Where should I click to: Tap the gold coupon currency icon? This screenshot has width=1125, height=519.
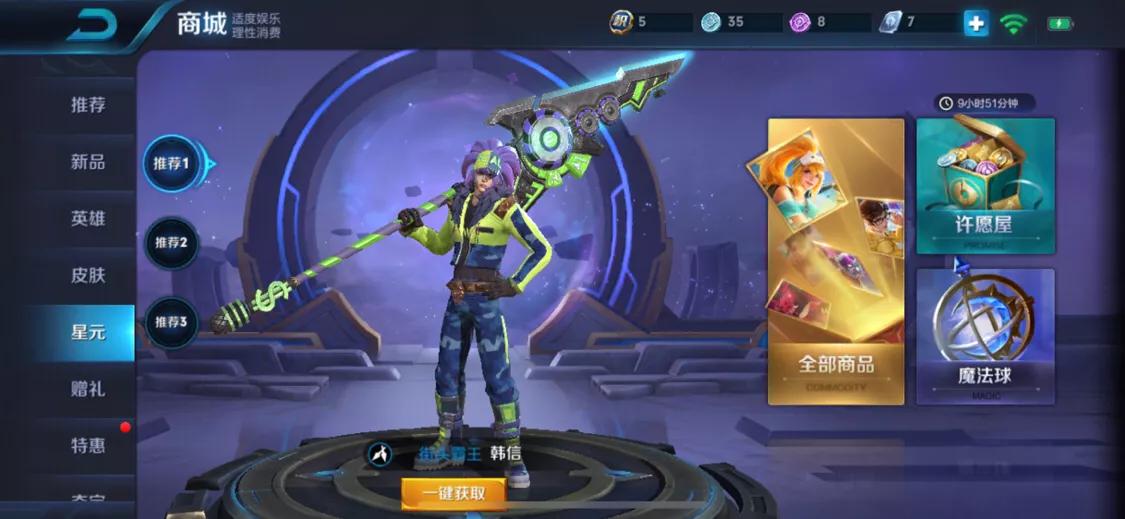[621, 22]
